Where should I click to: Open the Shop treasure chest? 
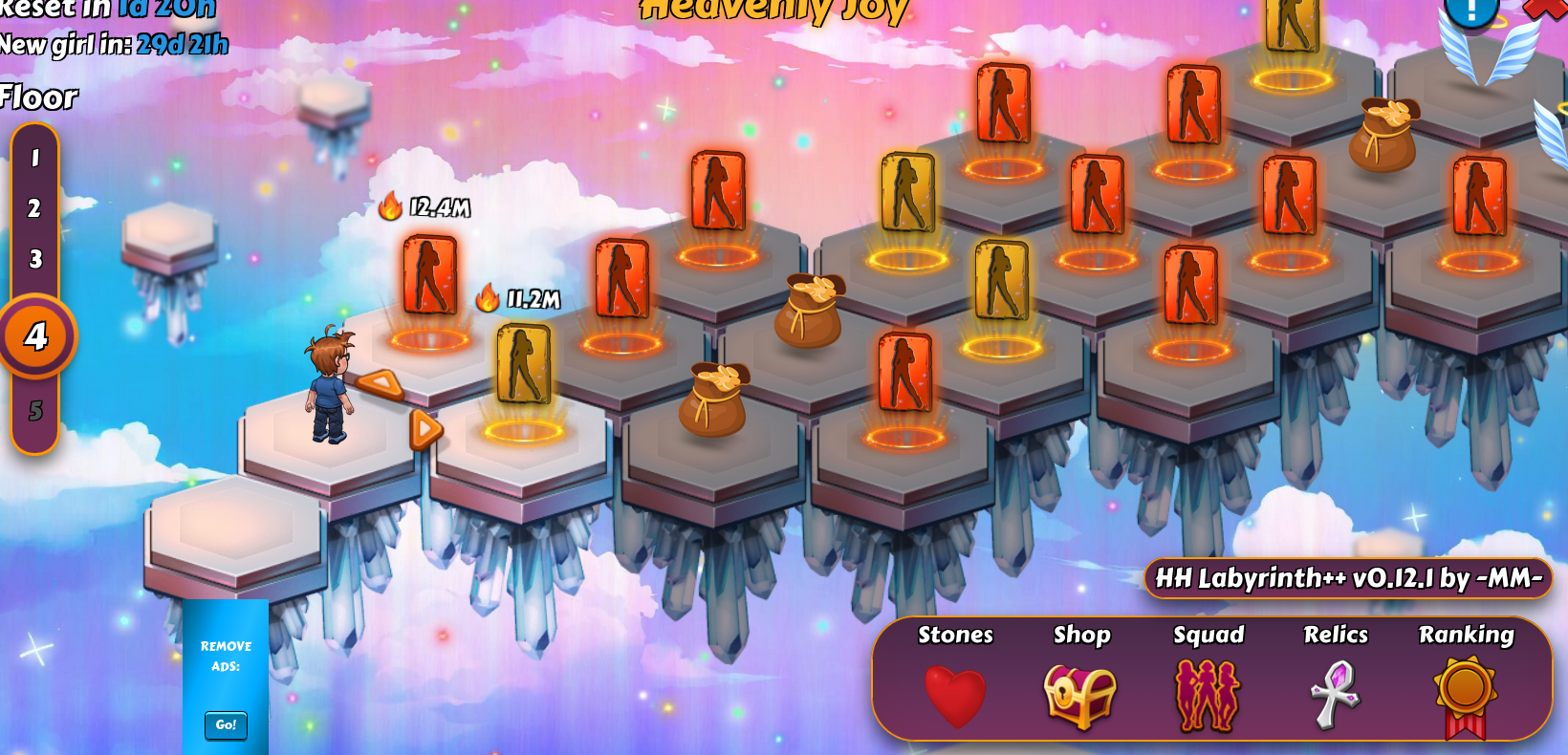coord(1080,696)
